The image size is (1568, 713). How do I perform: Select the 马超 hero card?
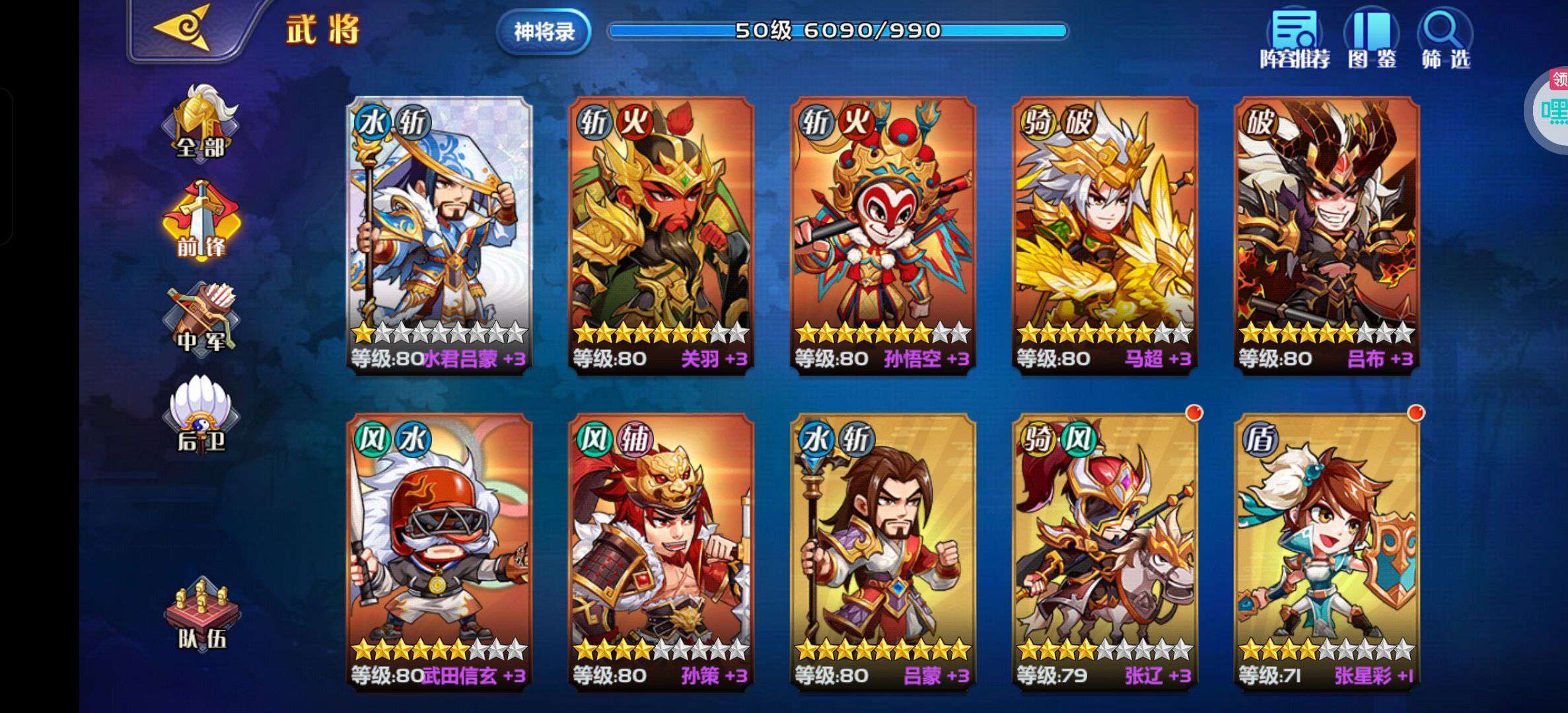point(1105,234)
